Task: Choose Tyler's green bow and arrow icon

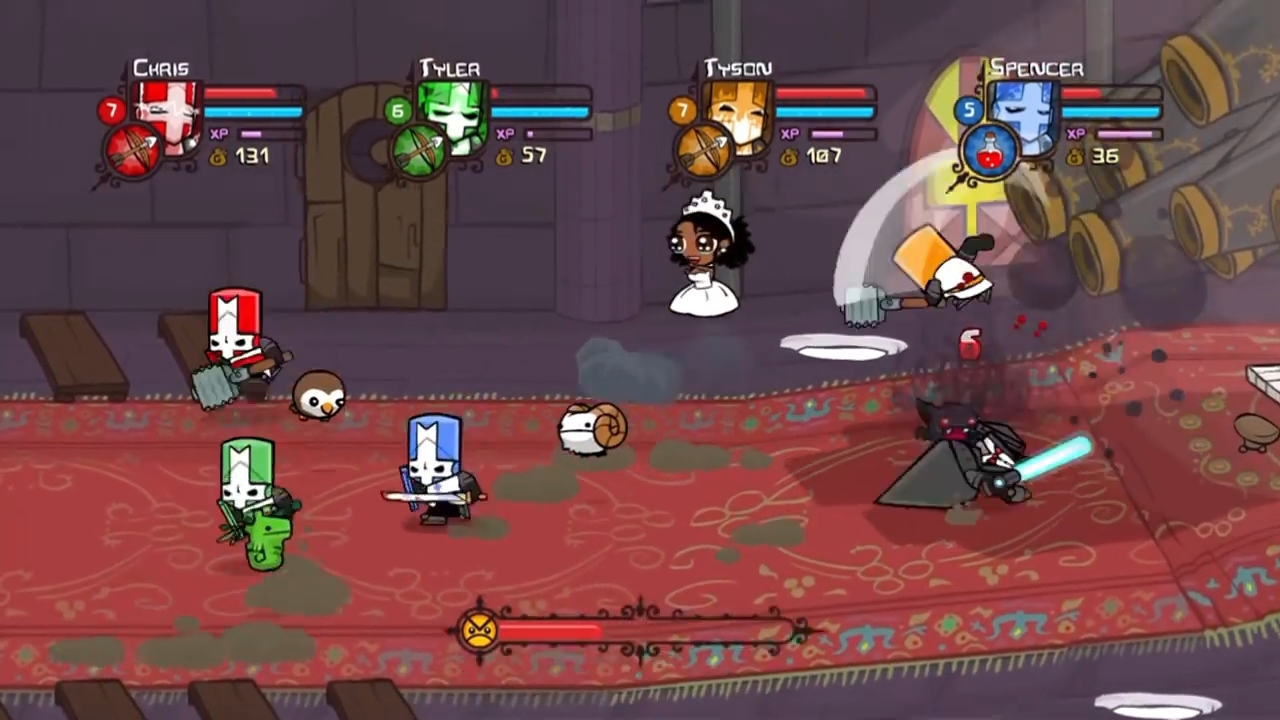Action: point(419,152)
